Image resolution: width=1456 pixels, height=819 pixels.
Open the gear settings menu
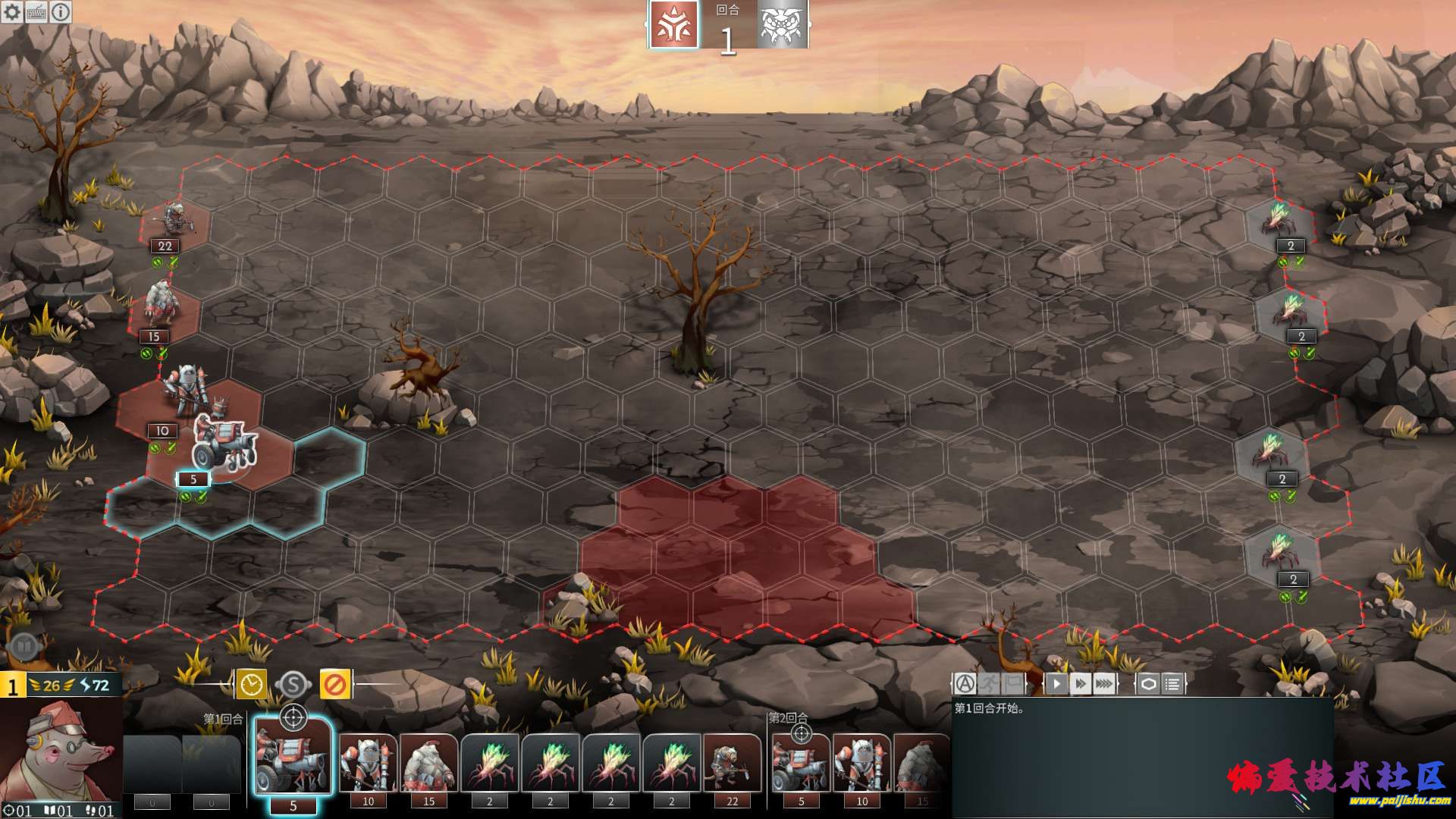click(x=12, y=12)
